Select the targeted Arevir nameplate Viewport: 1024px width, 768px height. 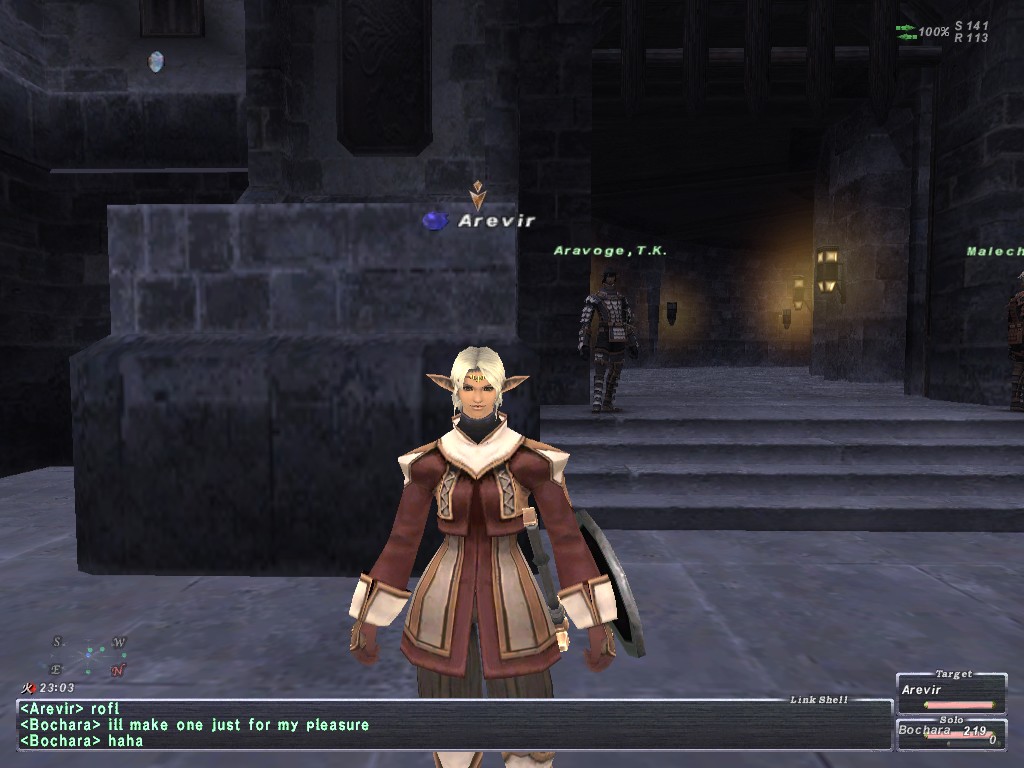(x=496, y=221)
